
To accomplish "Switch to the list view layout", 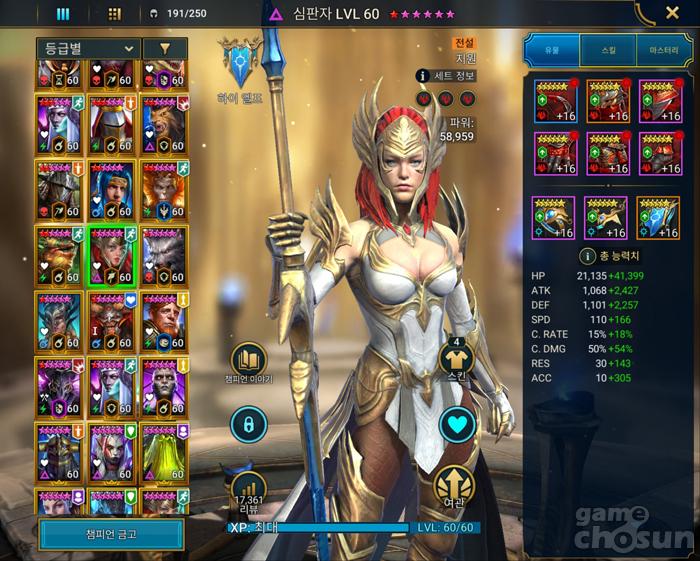I will [63, 14].
